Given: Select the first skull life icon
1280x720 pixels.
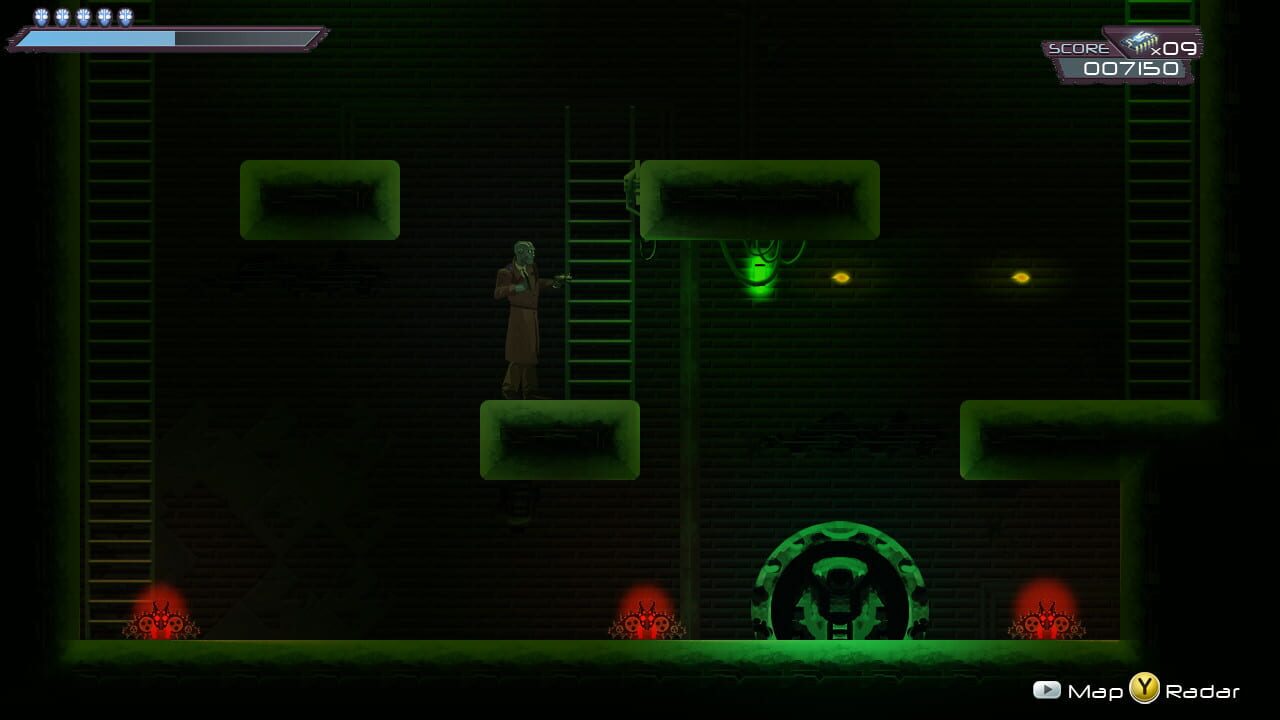Looking at the screenshot, I should [41, 15].
